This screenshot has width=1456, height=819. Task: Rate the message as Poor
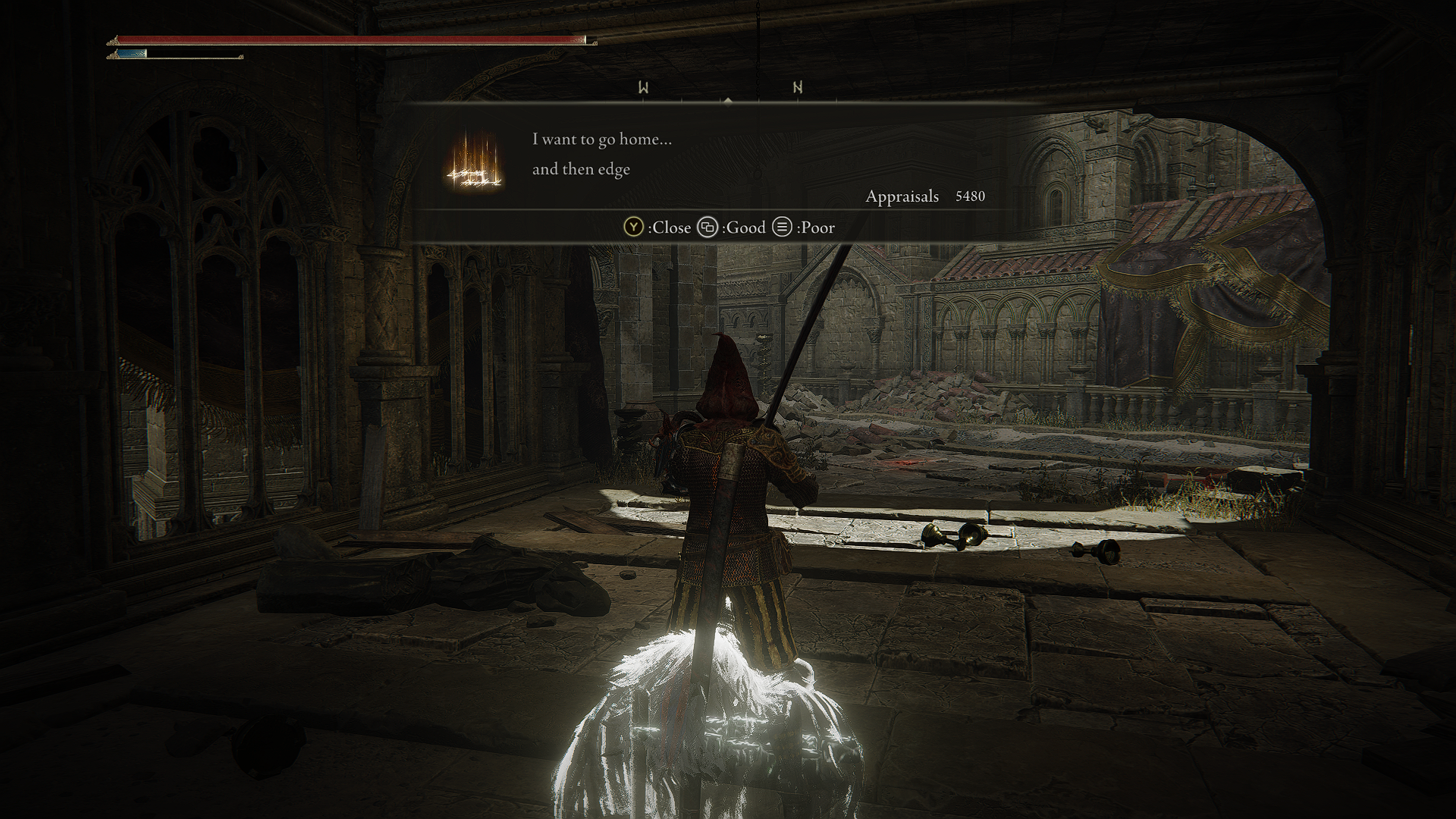pos(804,227)
